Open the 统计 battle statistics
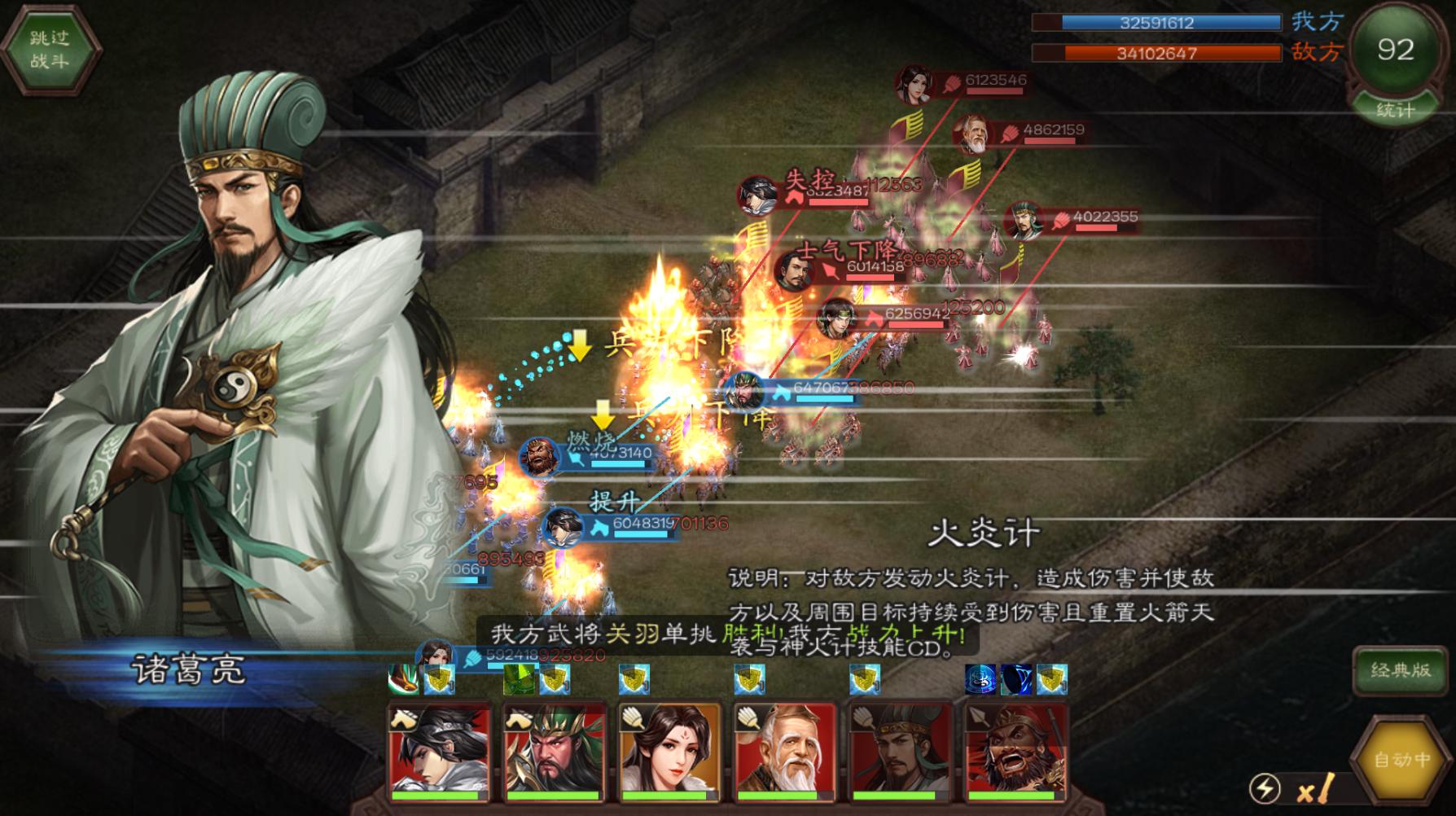Image resolution: width=1456 pixels, height=816 pixels. (x=1395, y=110)
